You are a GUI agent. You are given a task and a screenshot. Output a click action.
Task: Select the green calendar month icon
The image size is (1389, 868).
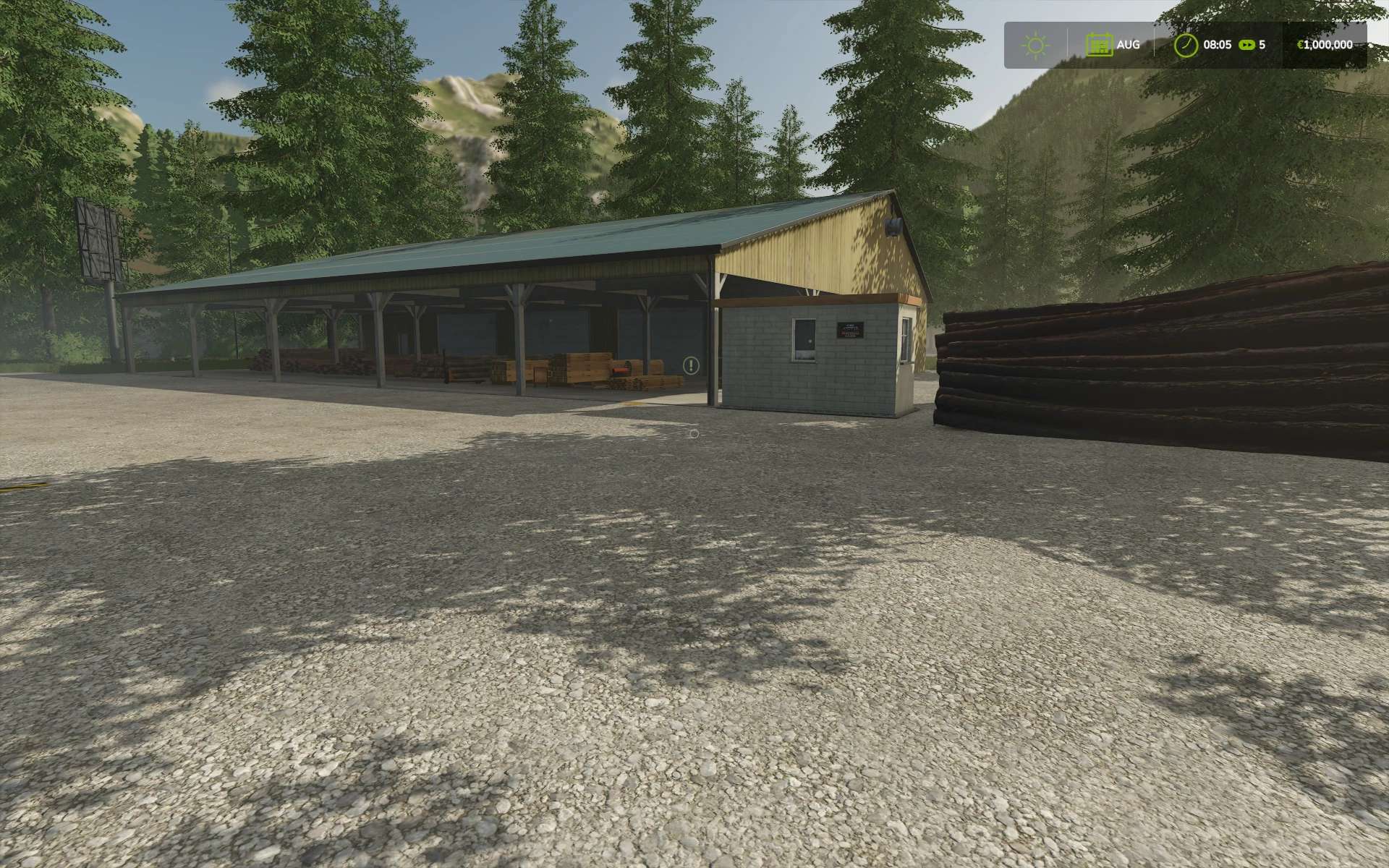tap(1099, 45)
